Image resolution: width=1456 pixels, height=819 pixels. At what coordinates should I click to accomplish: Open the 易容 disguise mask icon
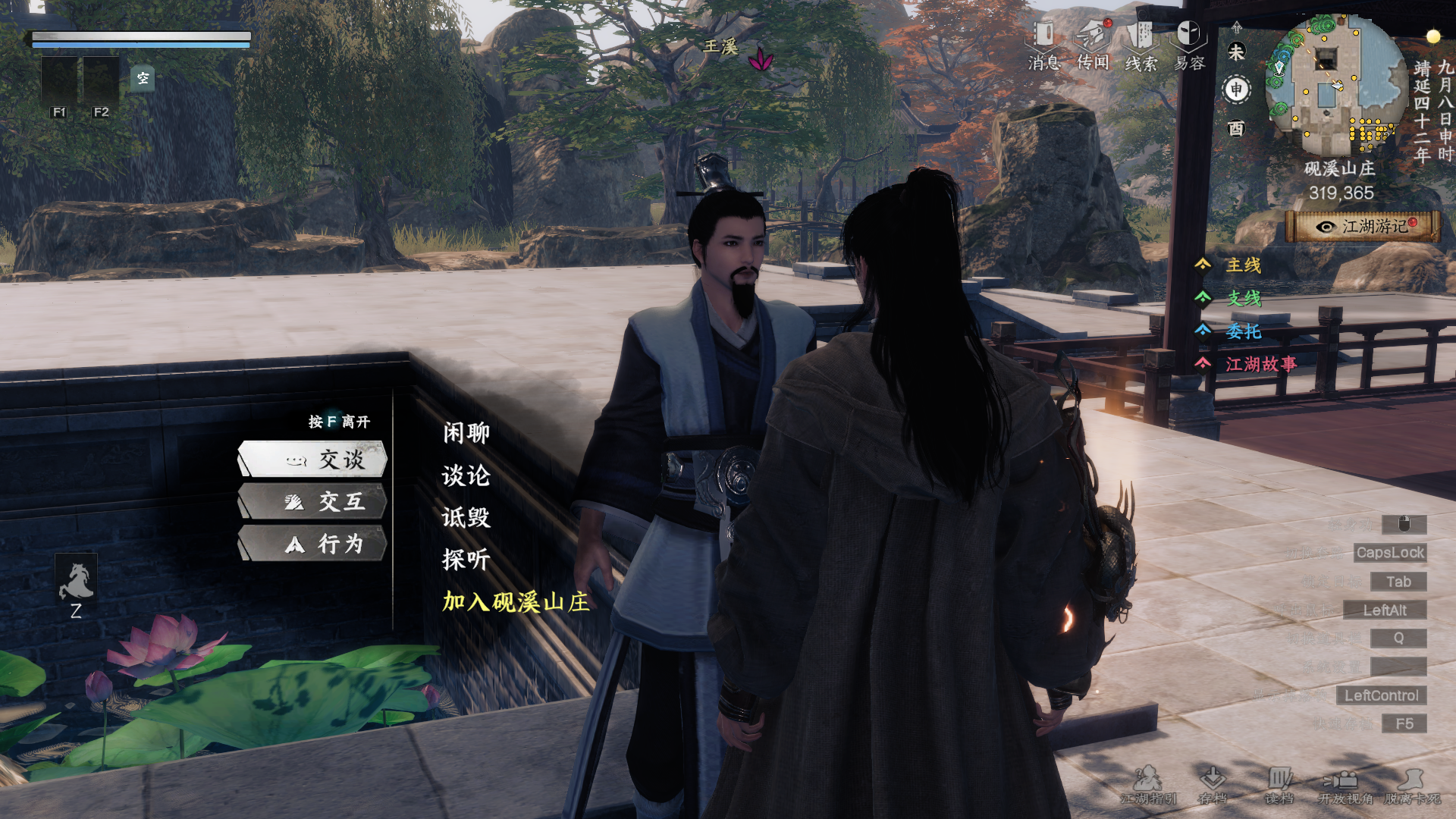[1189, 44]
